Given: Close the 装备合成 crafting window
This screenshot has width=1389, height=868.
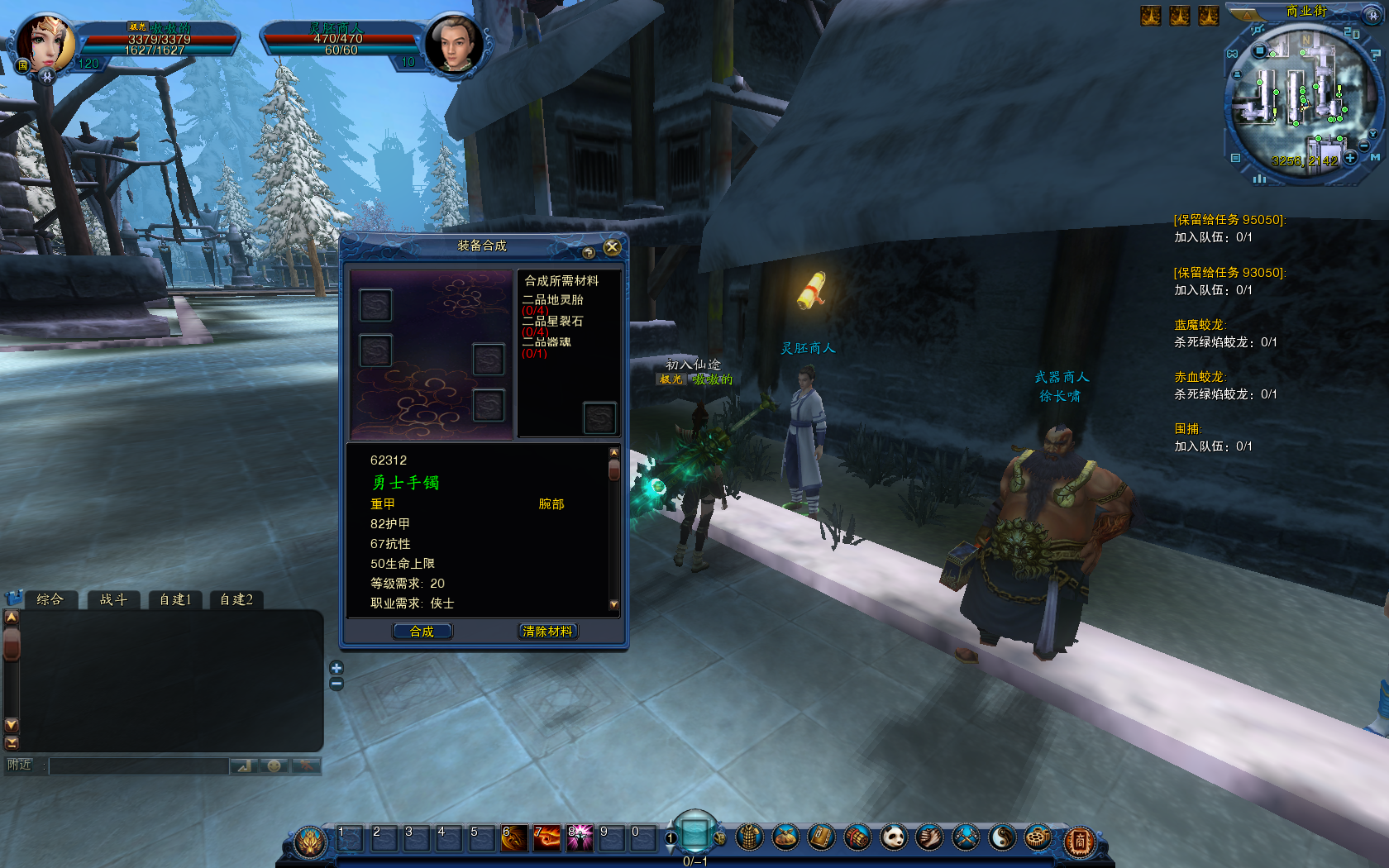Looking at the screenshot, I should pos(612,247).
